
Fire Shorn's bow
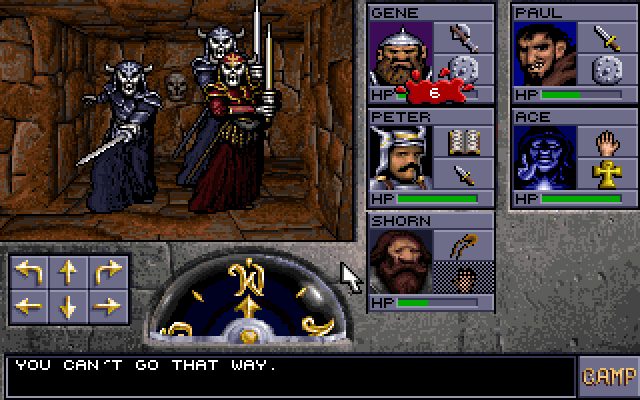click(x=462, y=246)
